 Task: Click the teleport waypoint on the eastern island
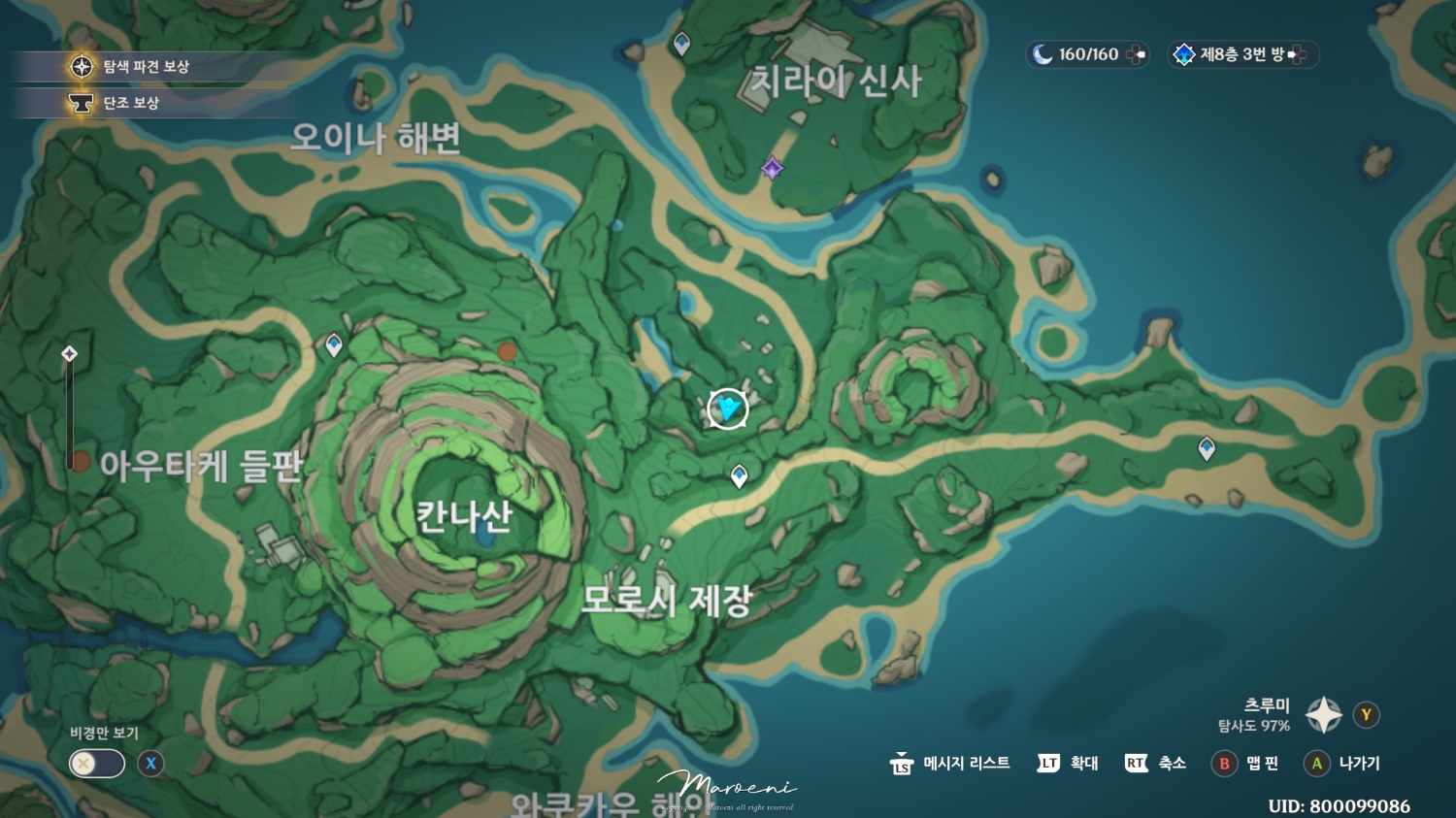[1207, 448]
